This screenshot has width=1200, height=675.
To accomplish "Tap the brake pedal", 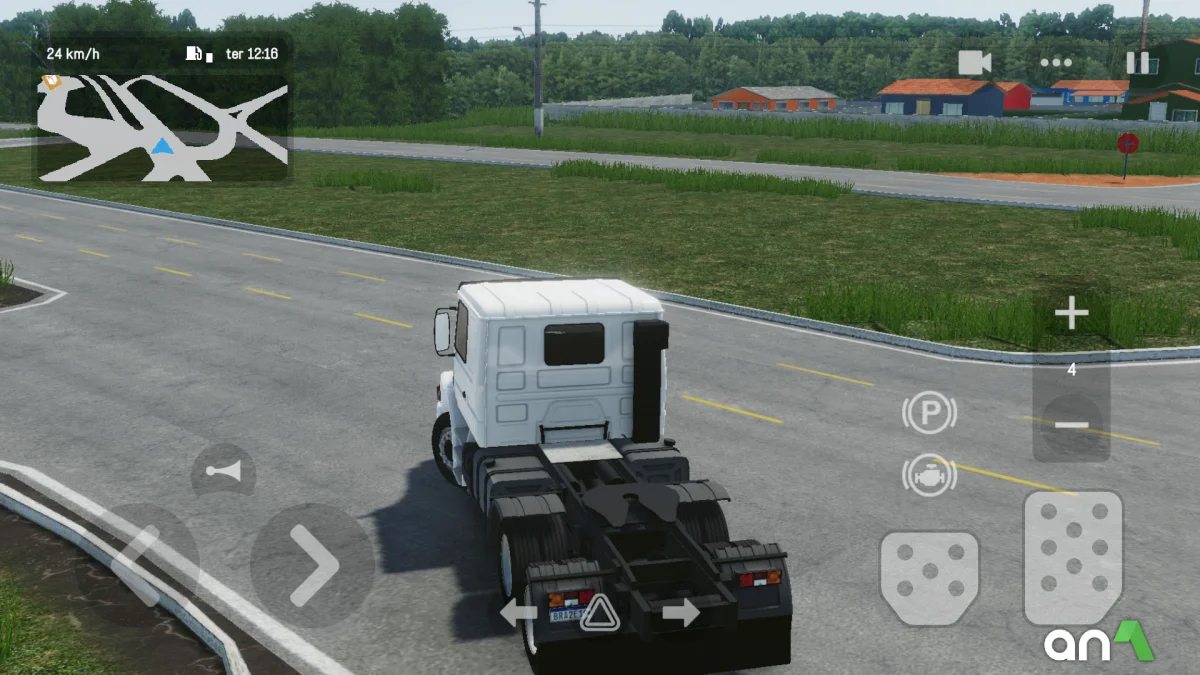I will click(929, 578).
